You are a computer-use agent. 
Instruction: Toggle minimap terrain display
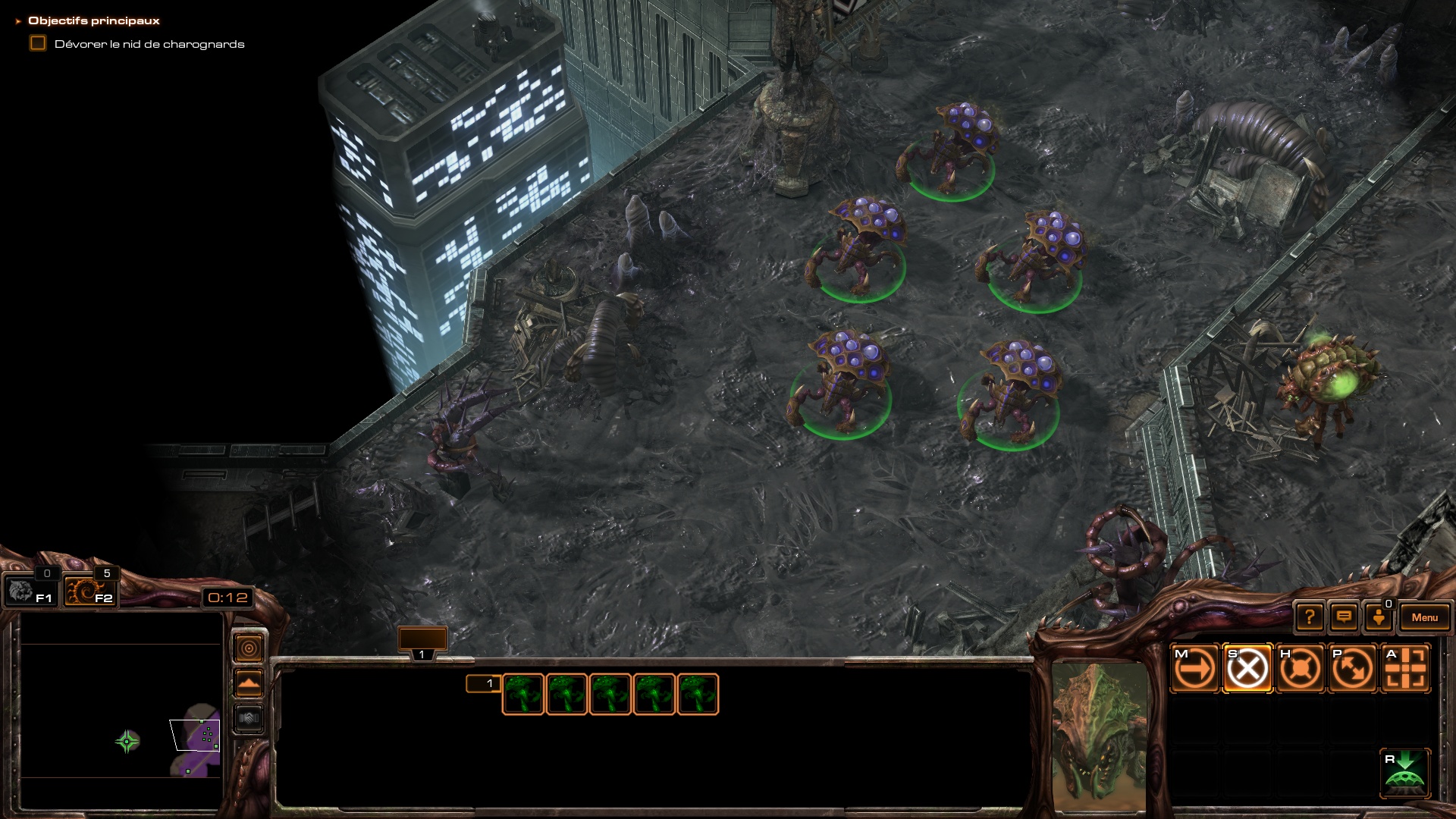point(249,683)
